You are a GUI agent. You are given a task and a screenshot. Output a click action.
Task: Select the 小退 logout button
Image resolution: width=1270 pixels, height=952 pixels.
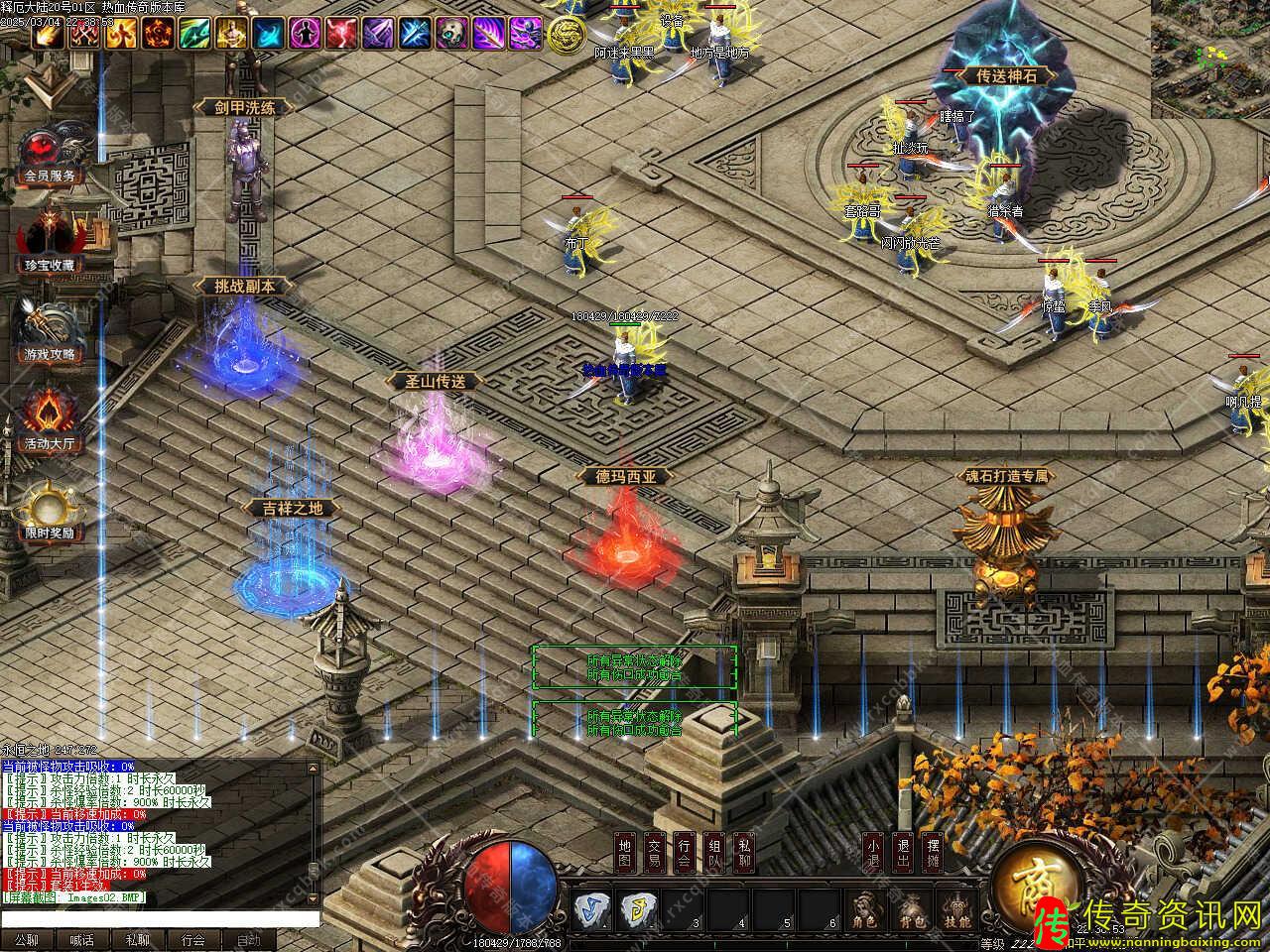pyautogui.click(x=872, y=853)
